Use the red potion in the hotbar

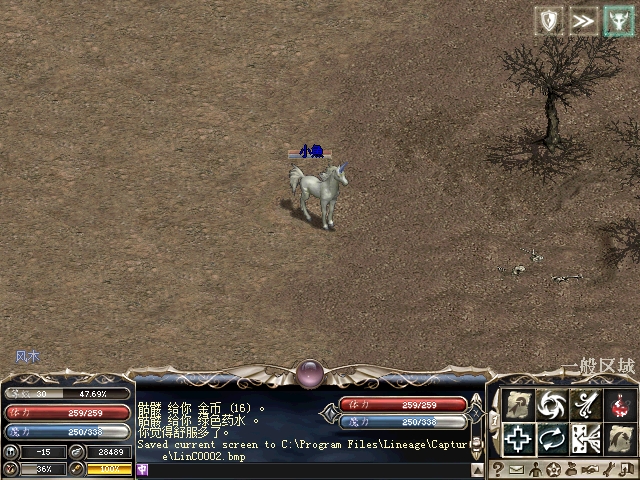click(620, 405)
